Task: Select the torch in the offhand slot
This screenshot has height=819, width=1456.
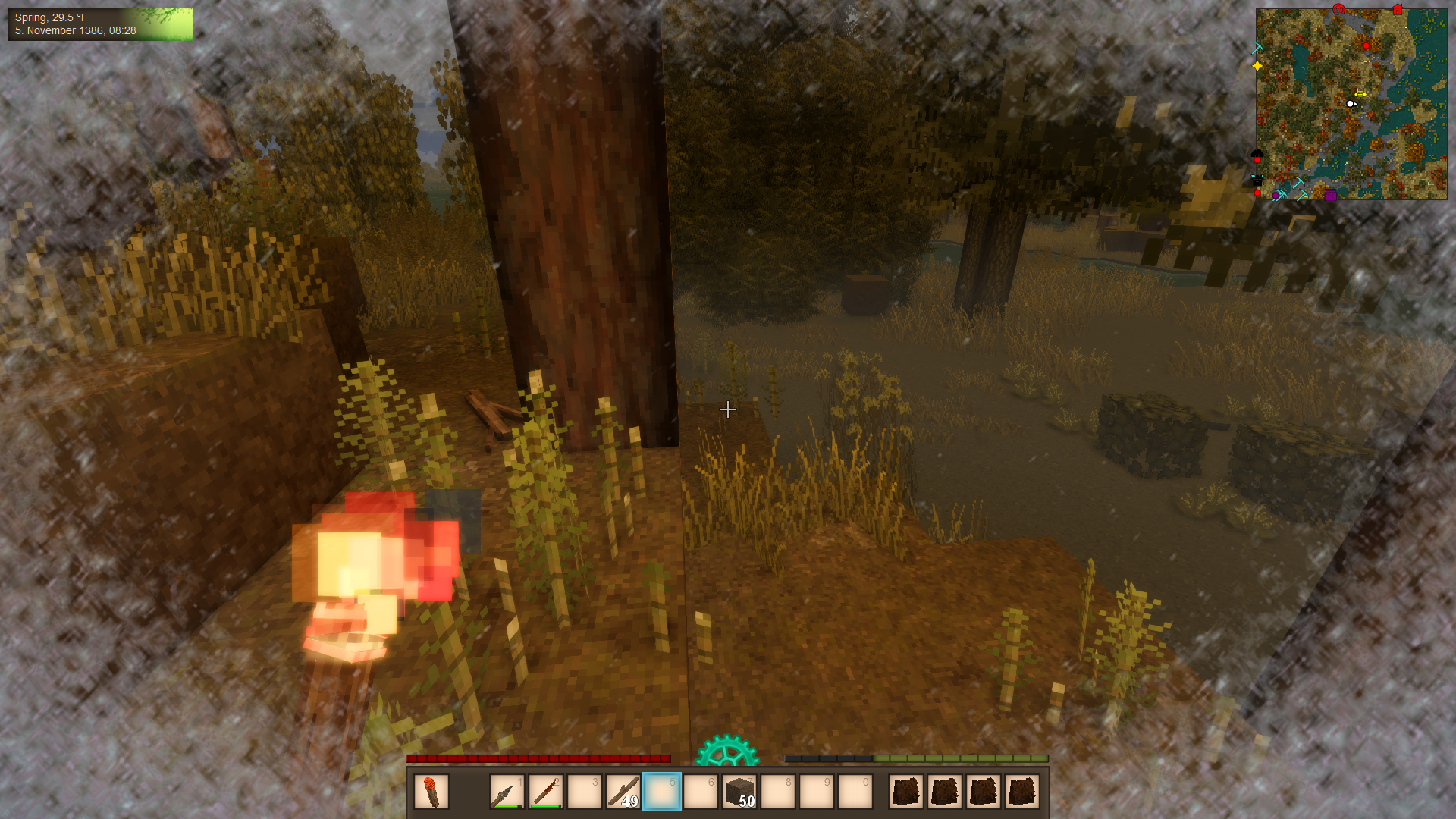Action: (x=431, y=792)
